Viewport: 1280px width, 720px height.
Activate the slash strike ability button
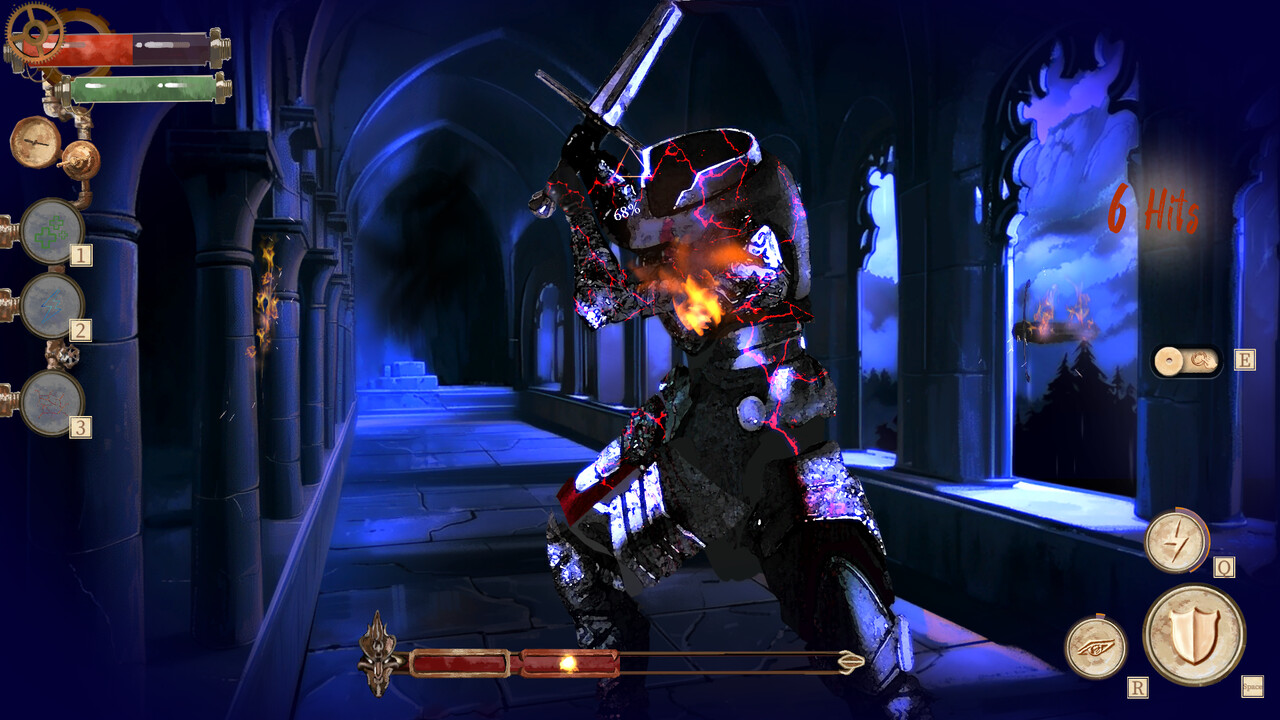pos(1175,541)
